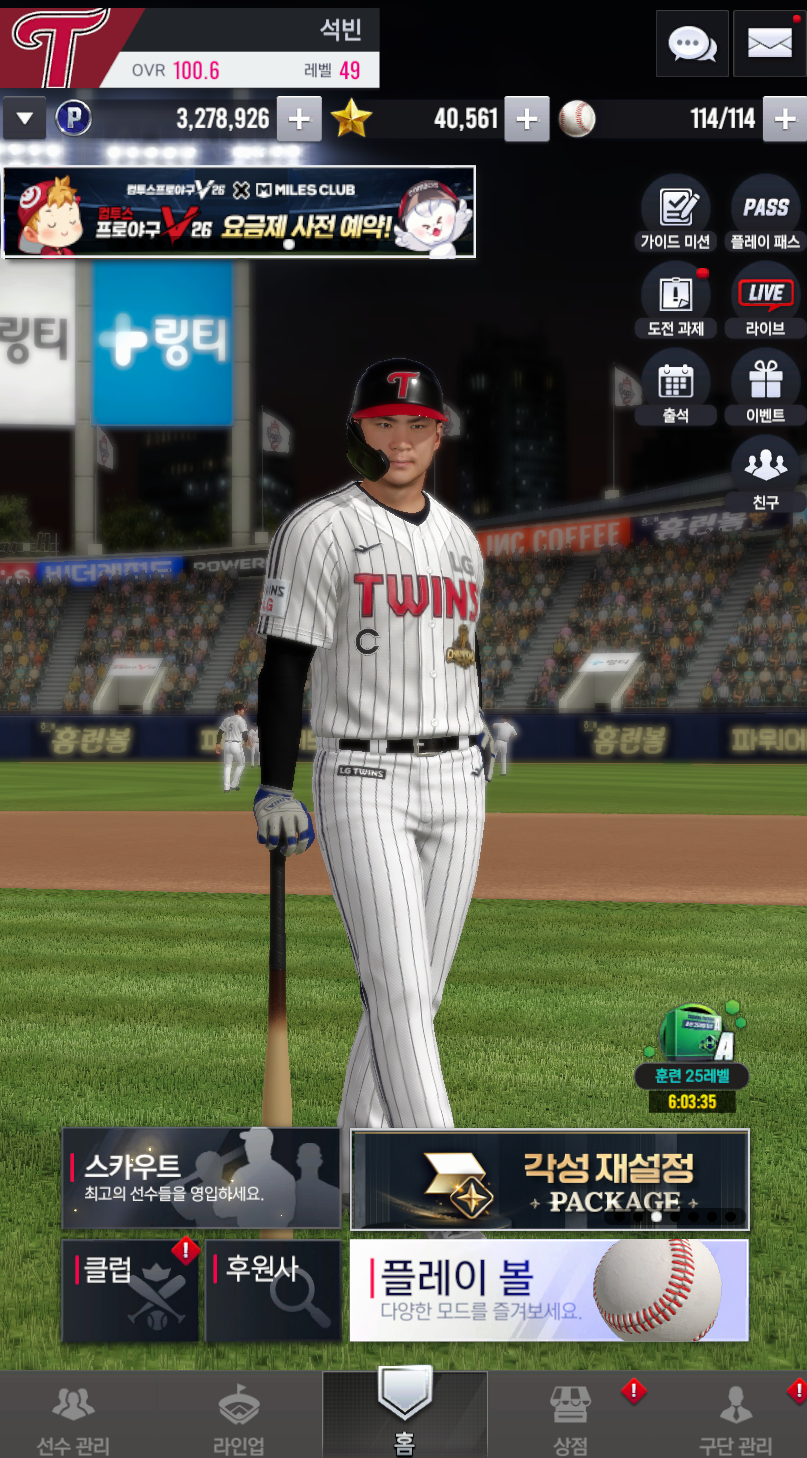This screenshot has width=807, height=1458.
Task: Add more P points with plus button
Action: click(x=298, y=120)
